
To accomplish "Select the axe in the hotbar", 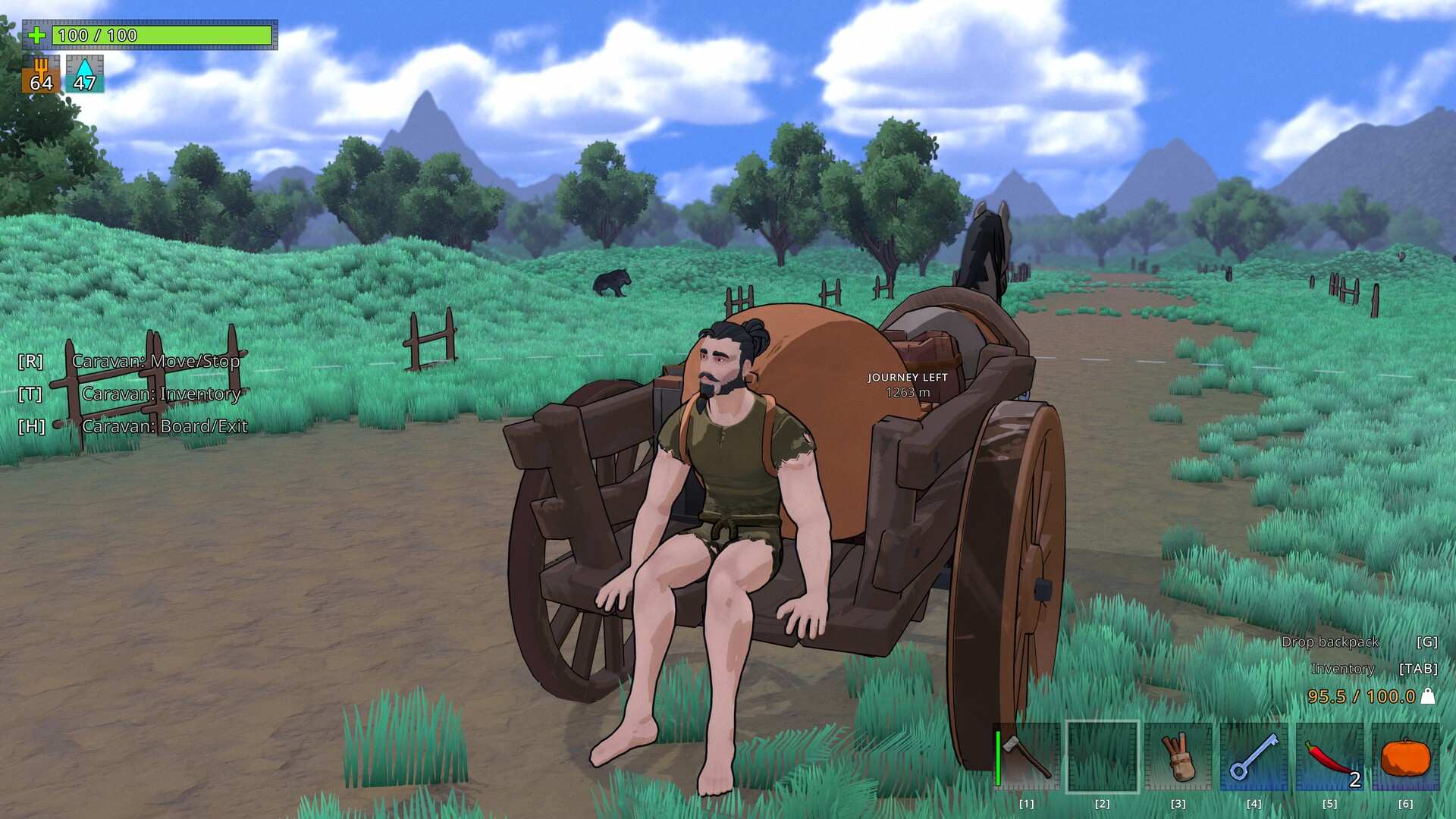I will pos(1027,757).
